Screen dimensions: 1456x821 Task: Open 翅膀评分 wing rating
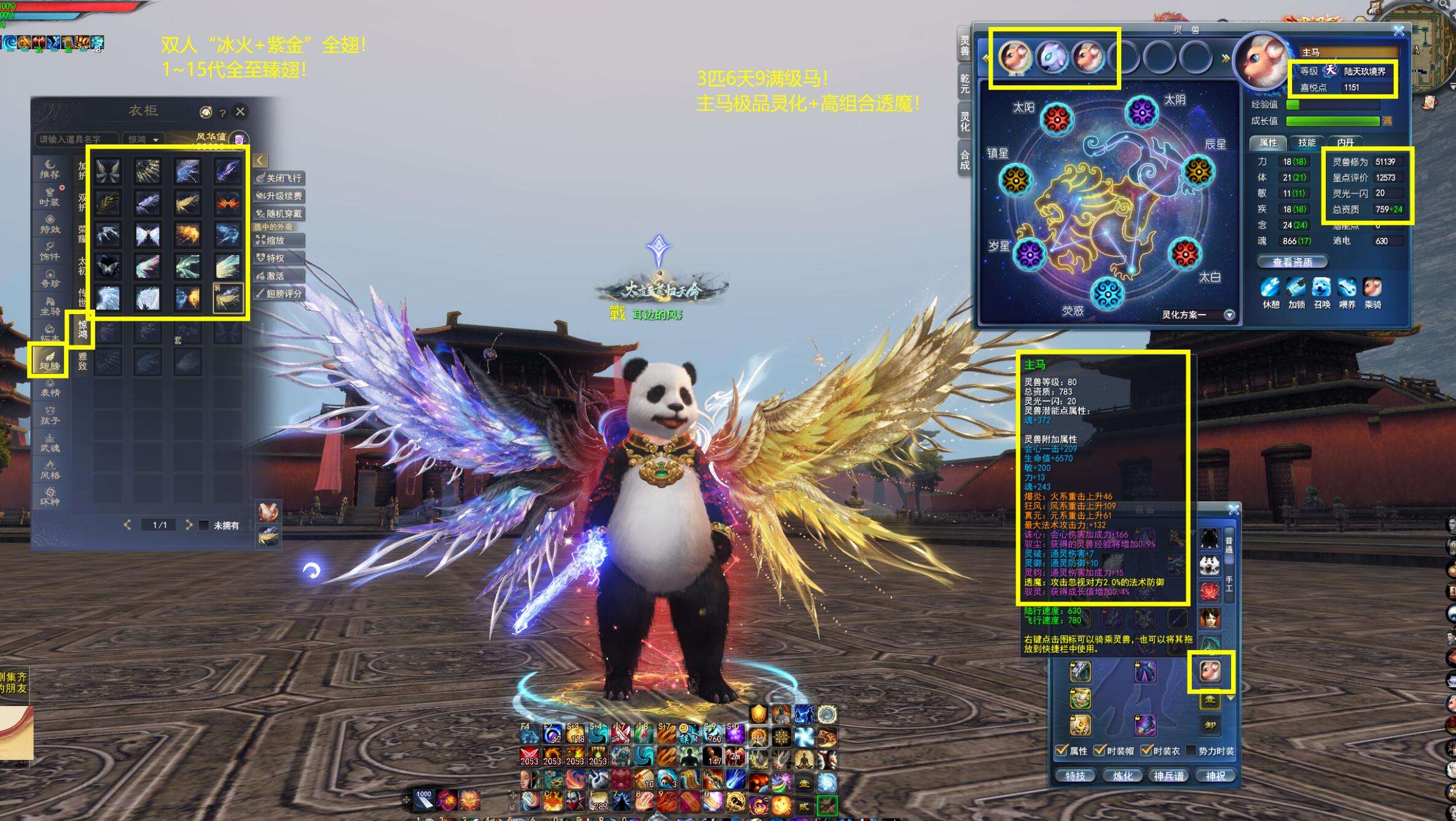[x=280, y=294]
